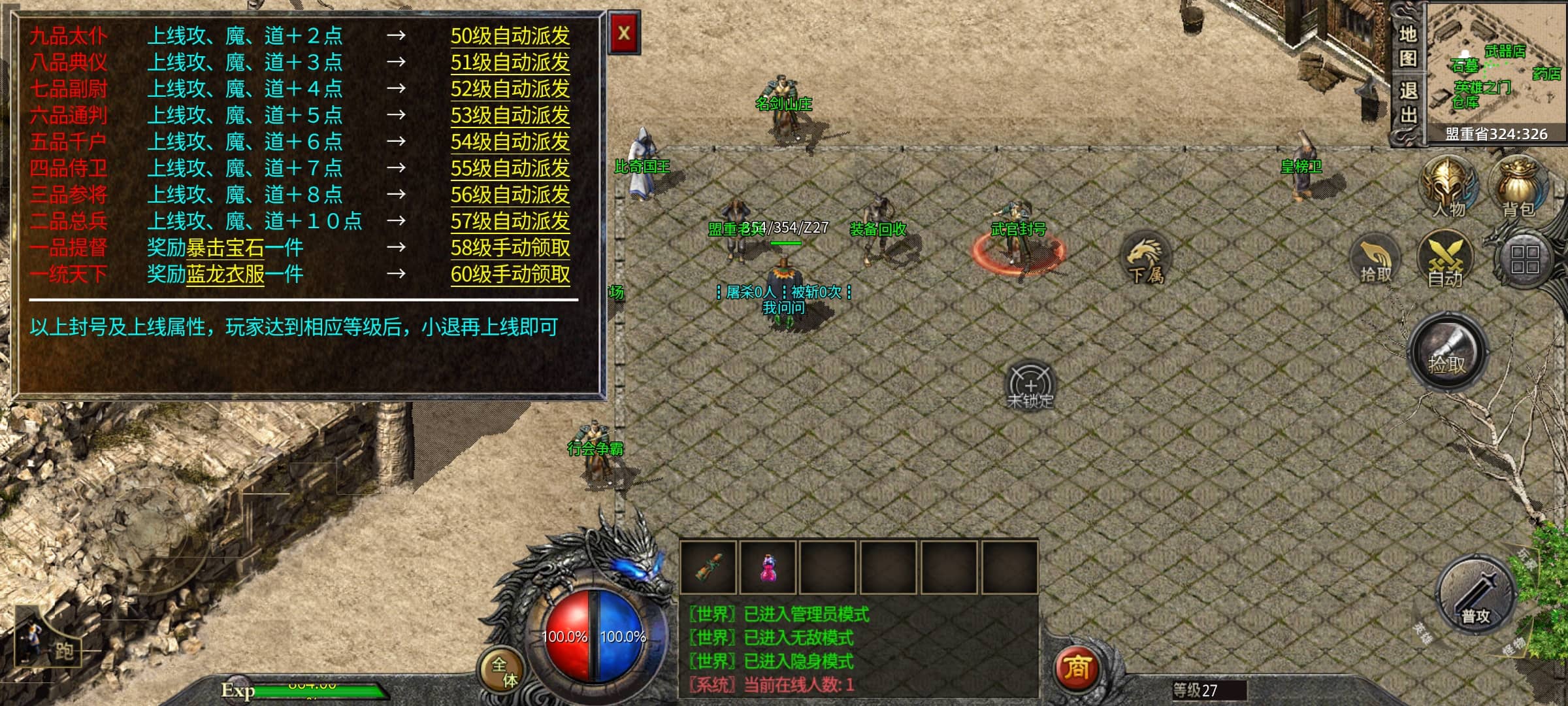Open the 蓝龙衣服 reward link
1568x706 pixels.
(x=225, y=275)
